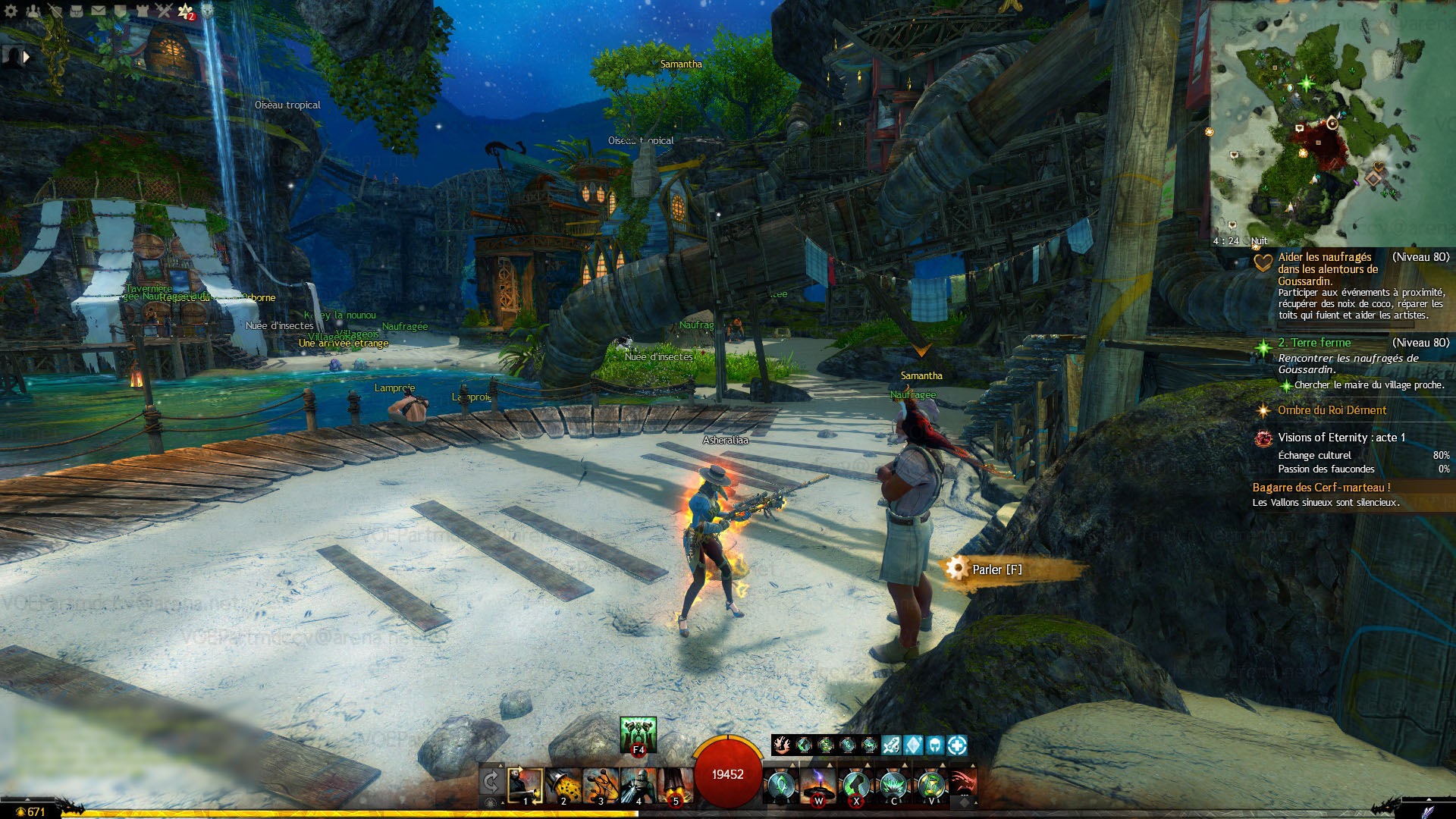Open the hero panel helmet icon

[55, 11]
